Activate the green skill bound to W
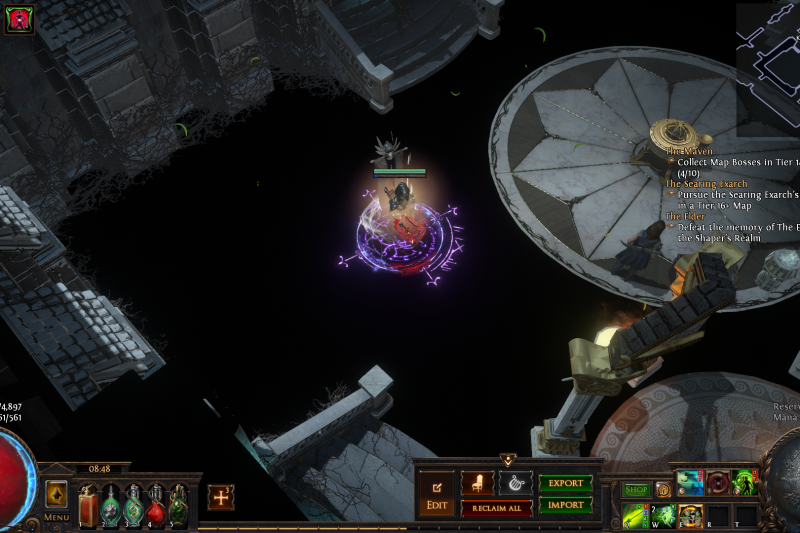This screenshot has width=800, height=533. coord(663,515)
